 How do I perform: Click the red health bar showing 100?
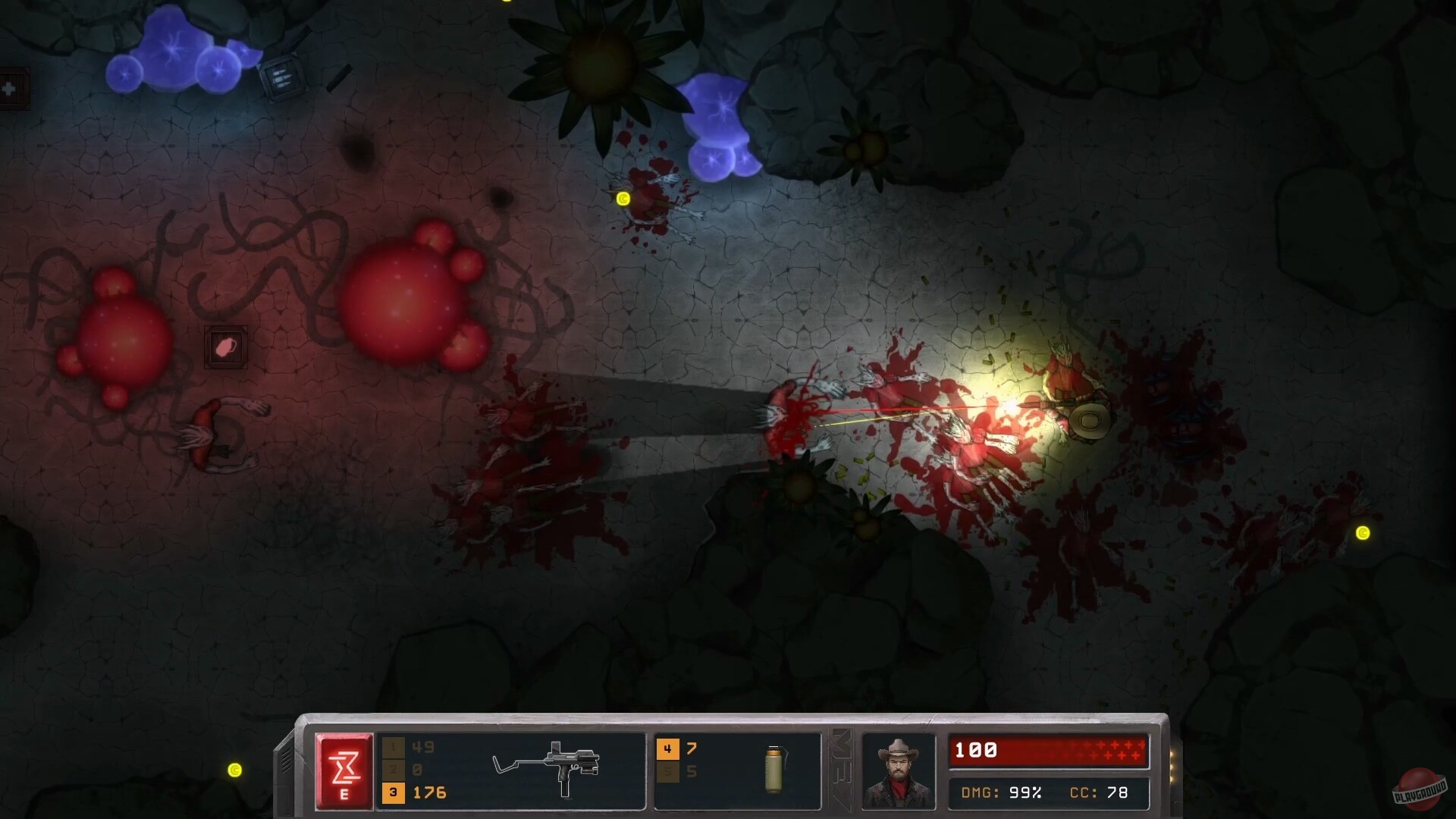coord(1050,751)
